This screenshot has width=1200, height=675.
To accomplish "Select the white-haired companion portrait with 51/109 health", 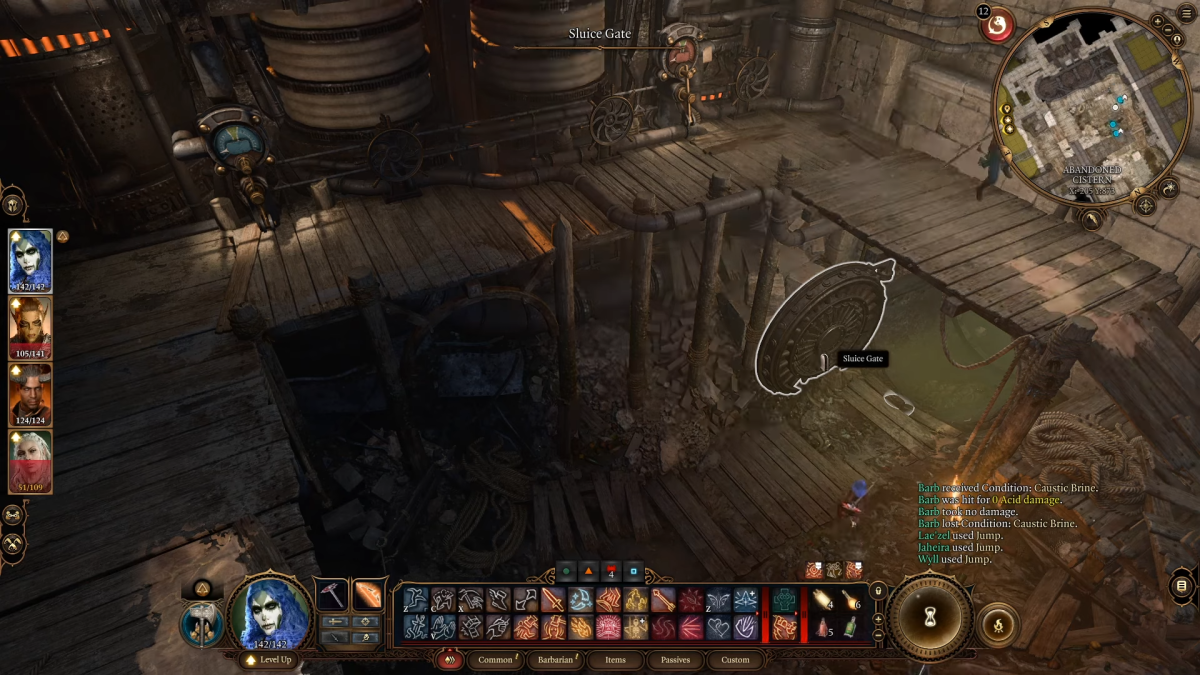I will point(30,460).
